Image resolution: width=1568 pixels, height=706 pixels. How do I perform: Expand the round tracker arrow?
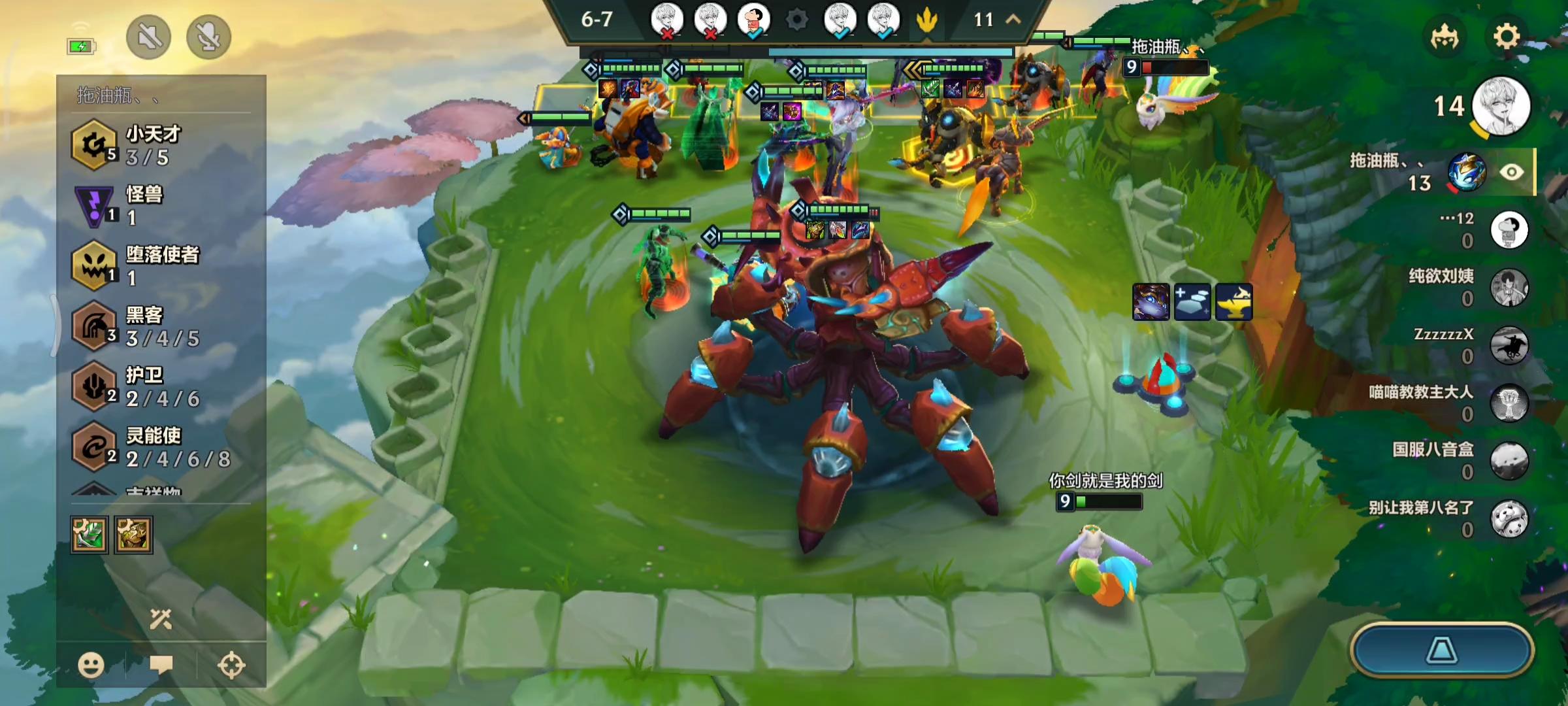click(x=1013, y=20)
